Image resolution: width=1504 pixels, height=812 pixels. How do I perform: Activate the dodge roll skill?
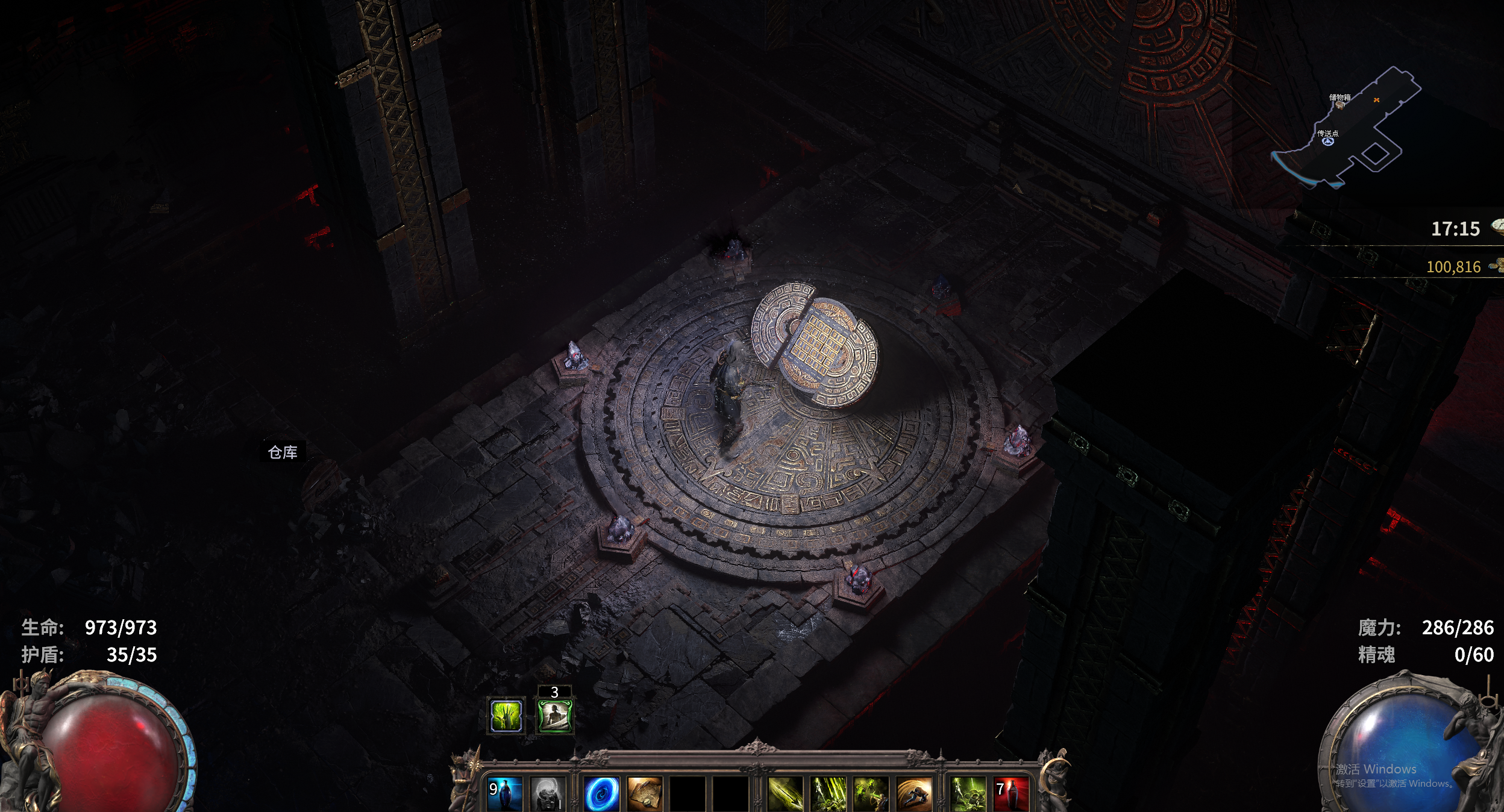[913, 794]
